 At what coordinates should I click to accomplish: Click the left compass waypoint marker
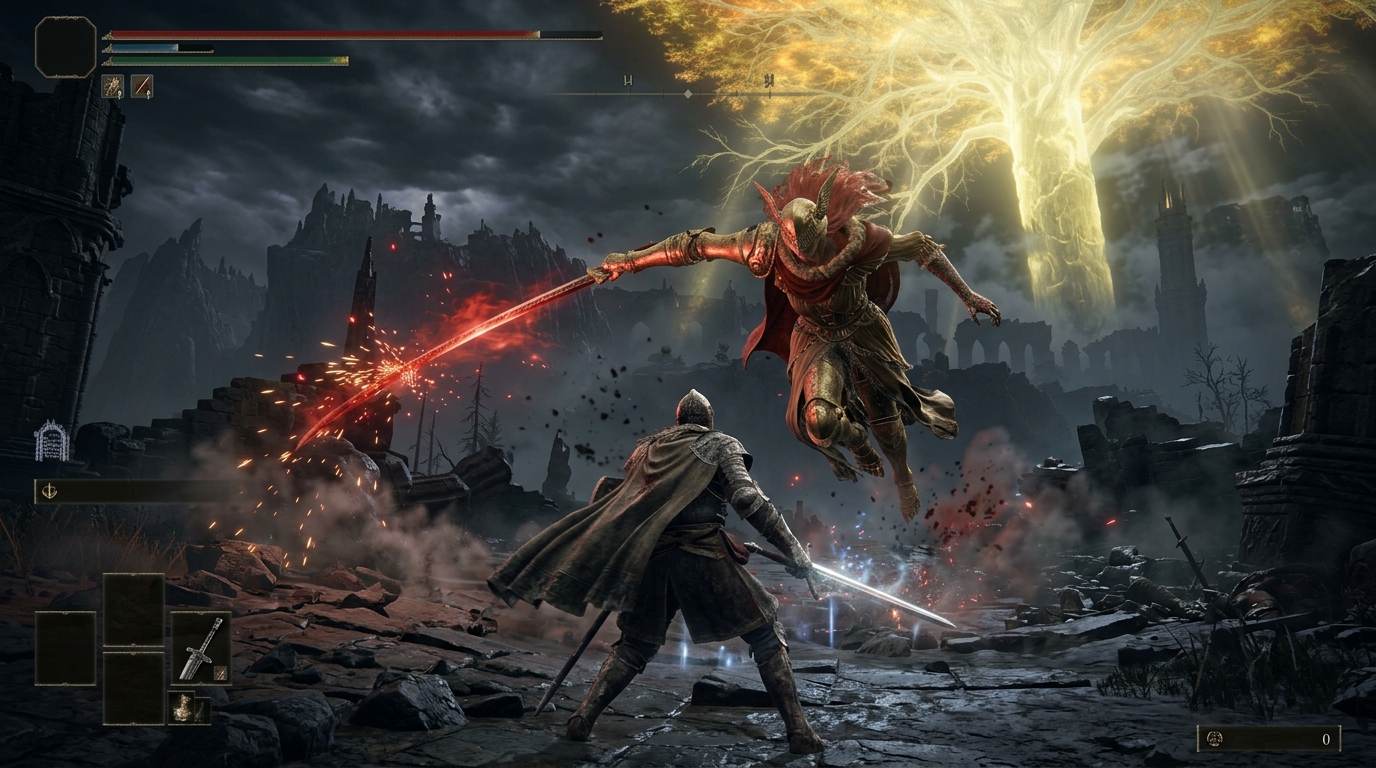pyautogui.click(x=628, y=81)
